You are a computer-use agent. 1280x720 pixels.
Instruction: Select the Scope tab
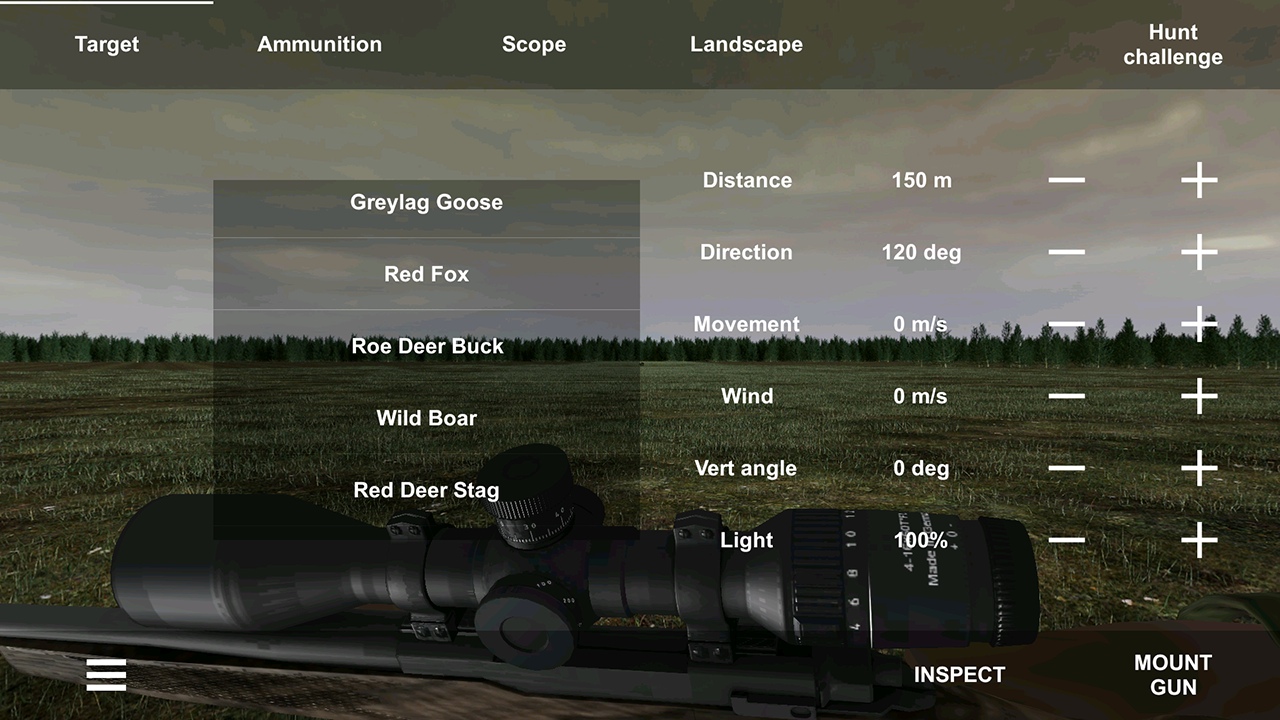pyautogui.click(x=534, y=45)
